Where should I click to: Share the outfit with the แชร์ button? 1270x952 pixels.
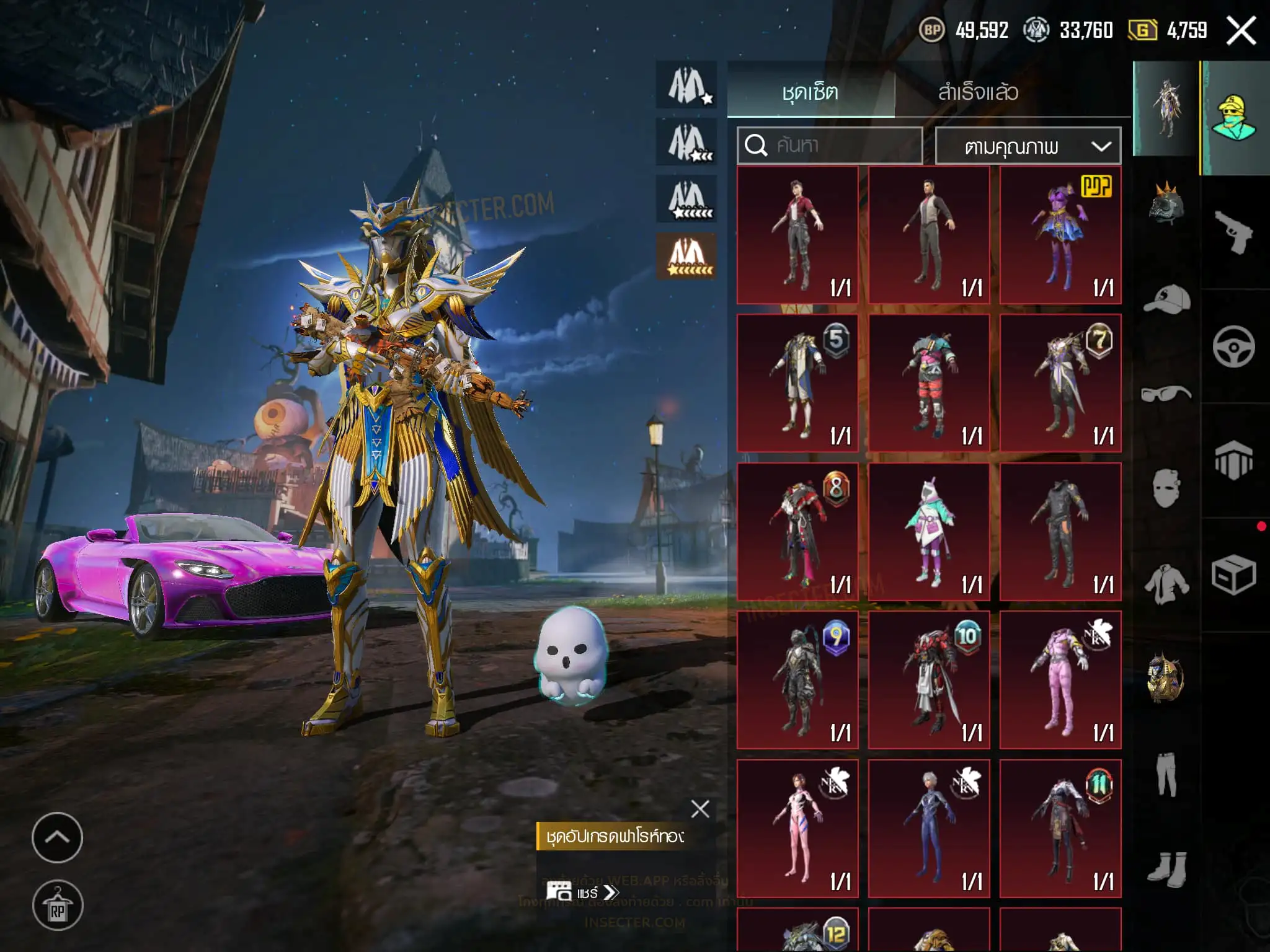[x=583, y=892]
